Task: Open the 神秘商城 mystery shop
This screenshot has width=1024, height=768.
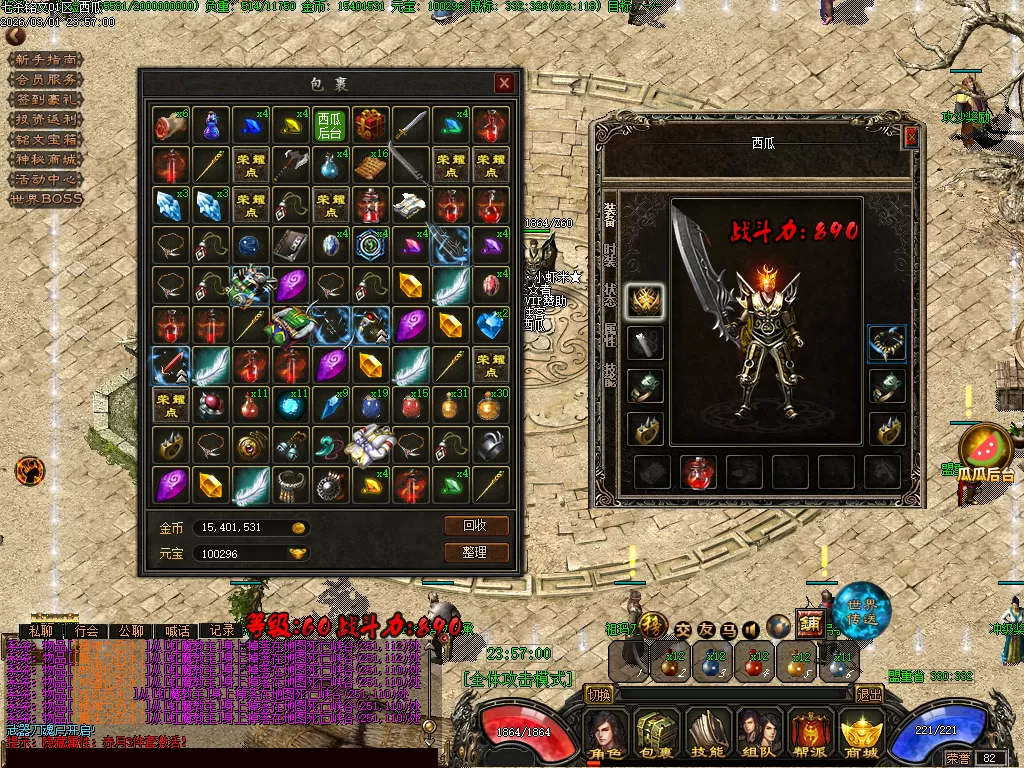Action: tap(46, 159)
